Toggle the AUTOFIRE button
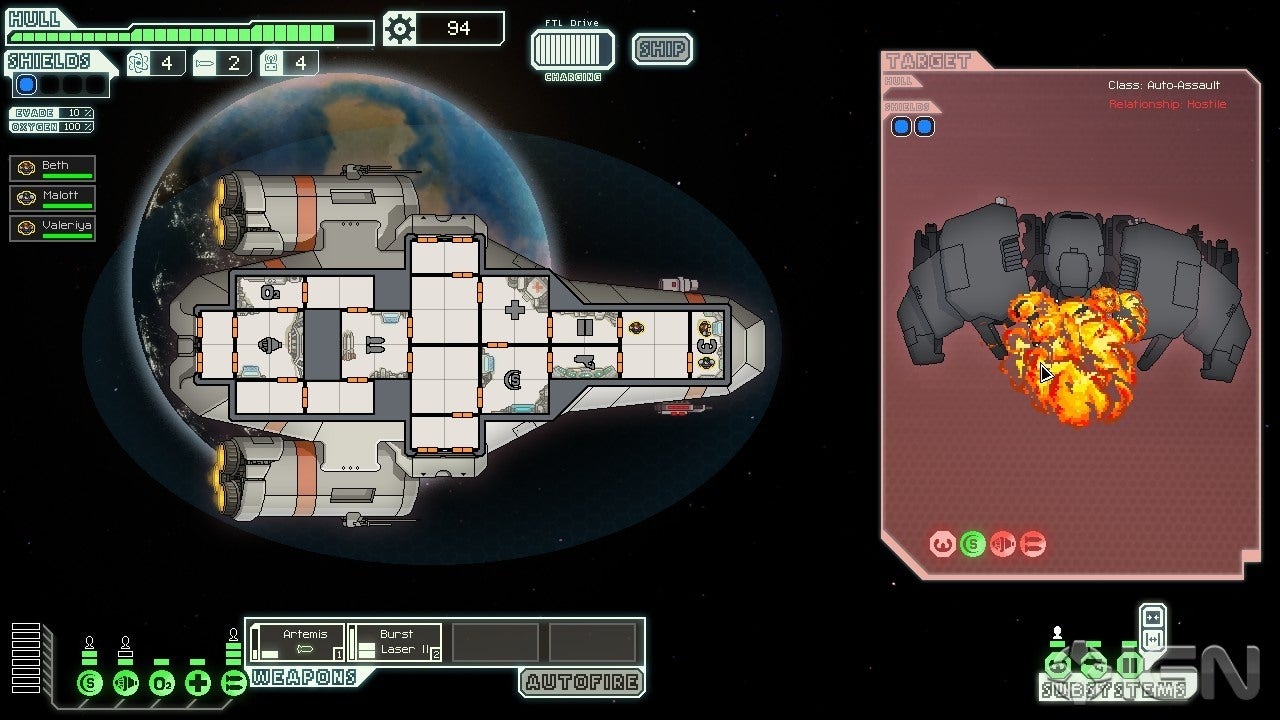Image resolution: width=1280 pixels, height=720 pixels. click(x=581, y=683)
